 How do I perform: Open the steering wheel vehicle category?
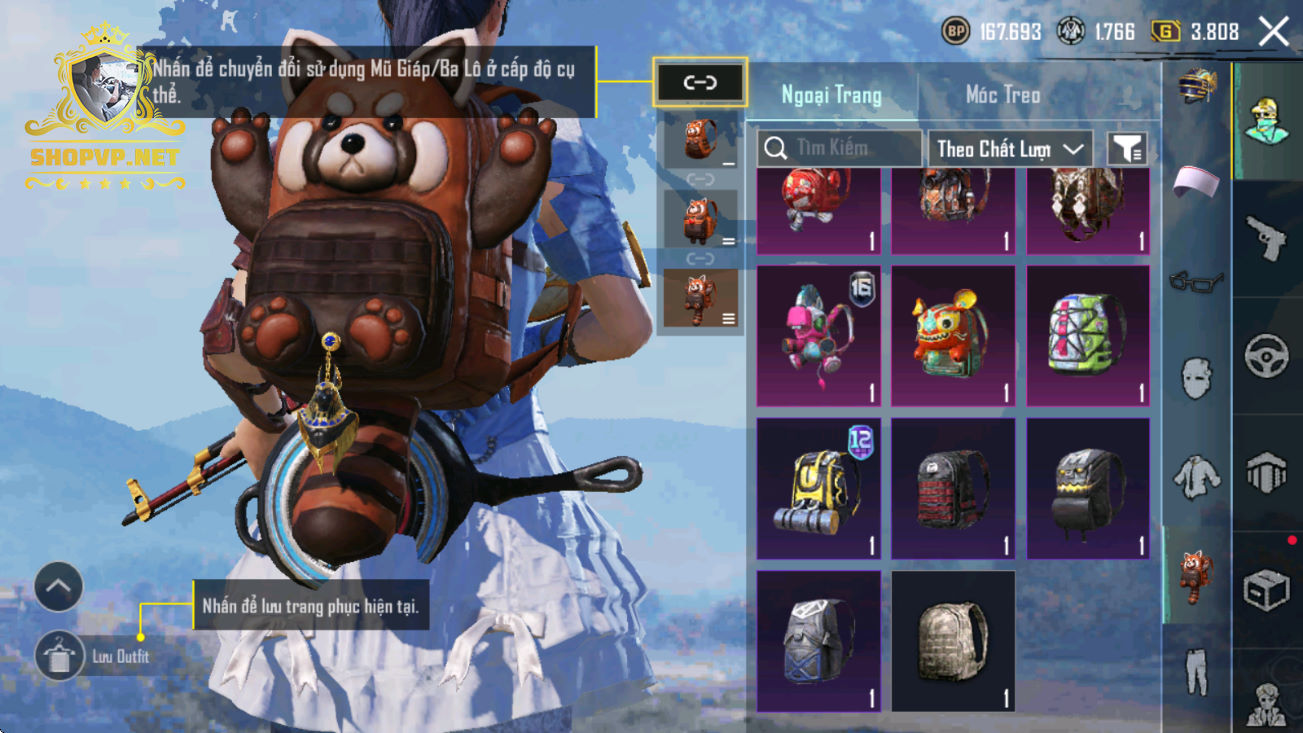click(x=1267, y=355)
